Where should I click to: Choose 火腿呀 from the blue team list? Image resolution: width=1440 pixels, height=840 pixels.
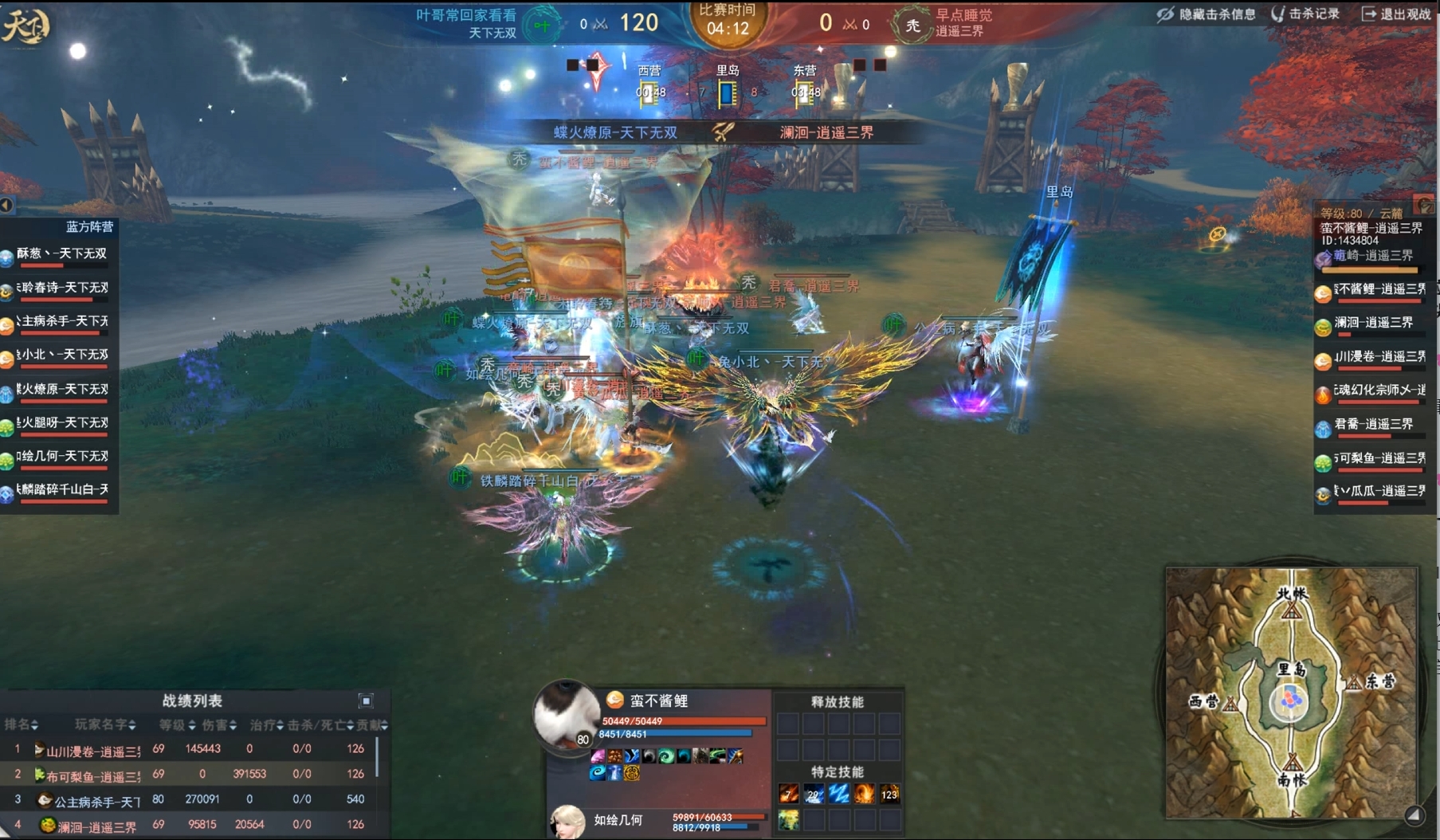pos(60,424)
